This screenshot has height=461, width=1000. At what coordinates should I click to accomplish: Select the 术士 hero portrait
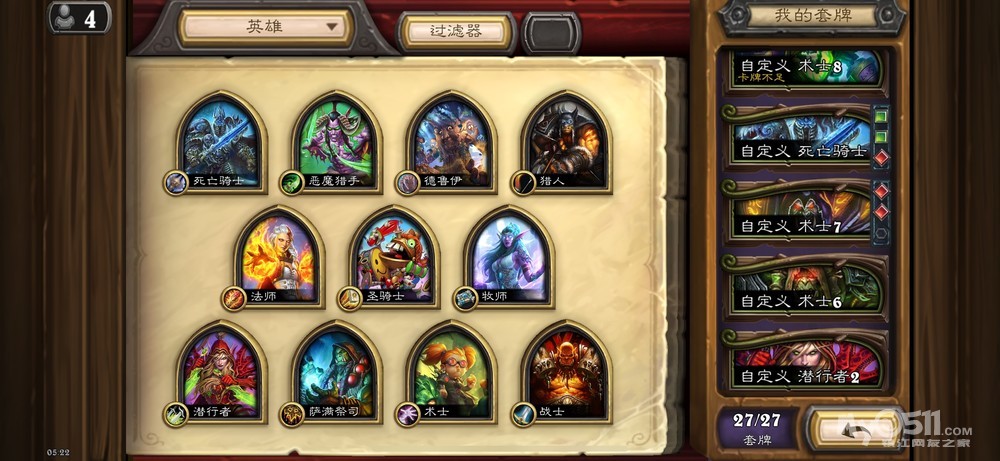pos(452,372)
